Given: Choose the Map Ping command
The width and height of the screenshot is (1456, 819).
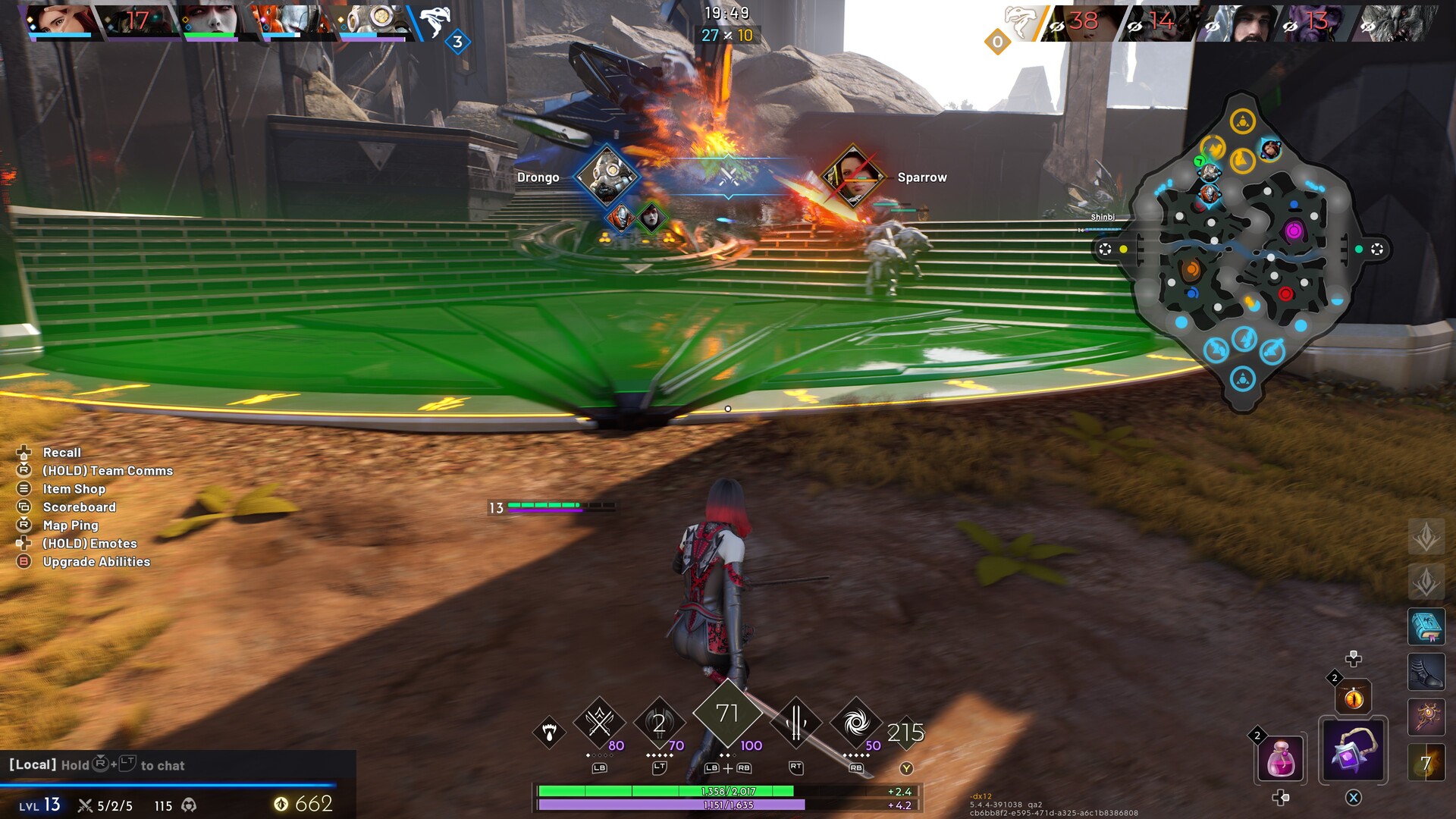Looking at the screenshot, I should [71, 526].
